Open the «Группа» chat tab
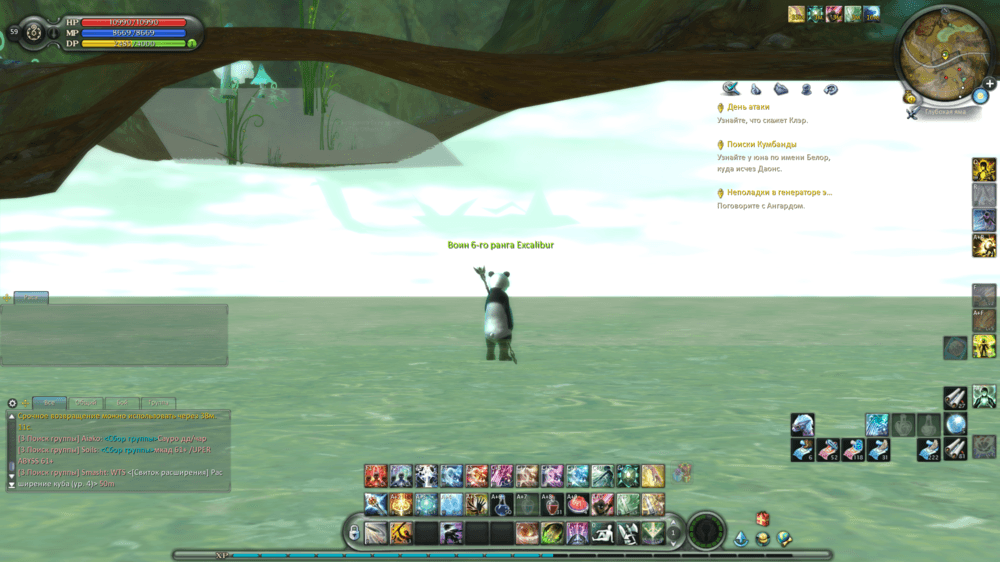 159,402
